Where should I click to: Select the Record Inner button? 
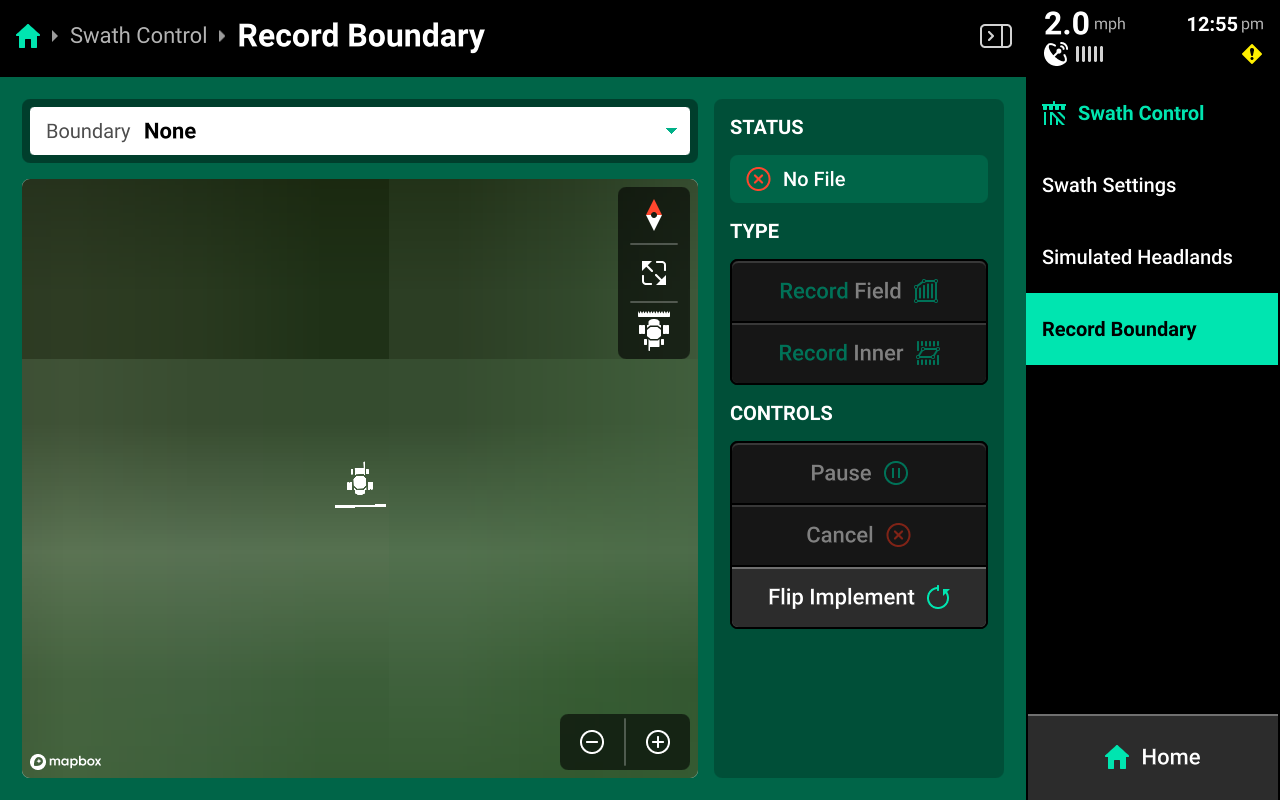(x=859, y=353)
